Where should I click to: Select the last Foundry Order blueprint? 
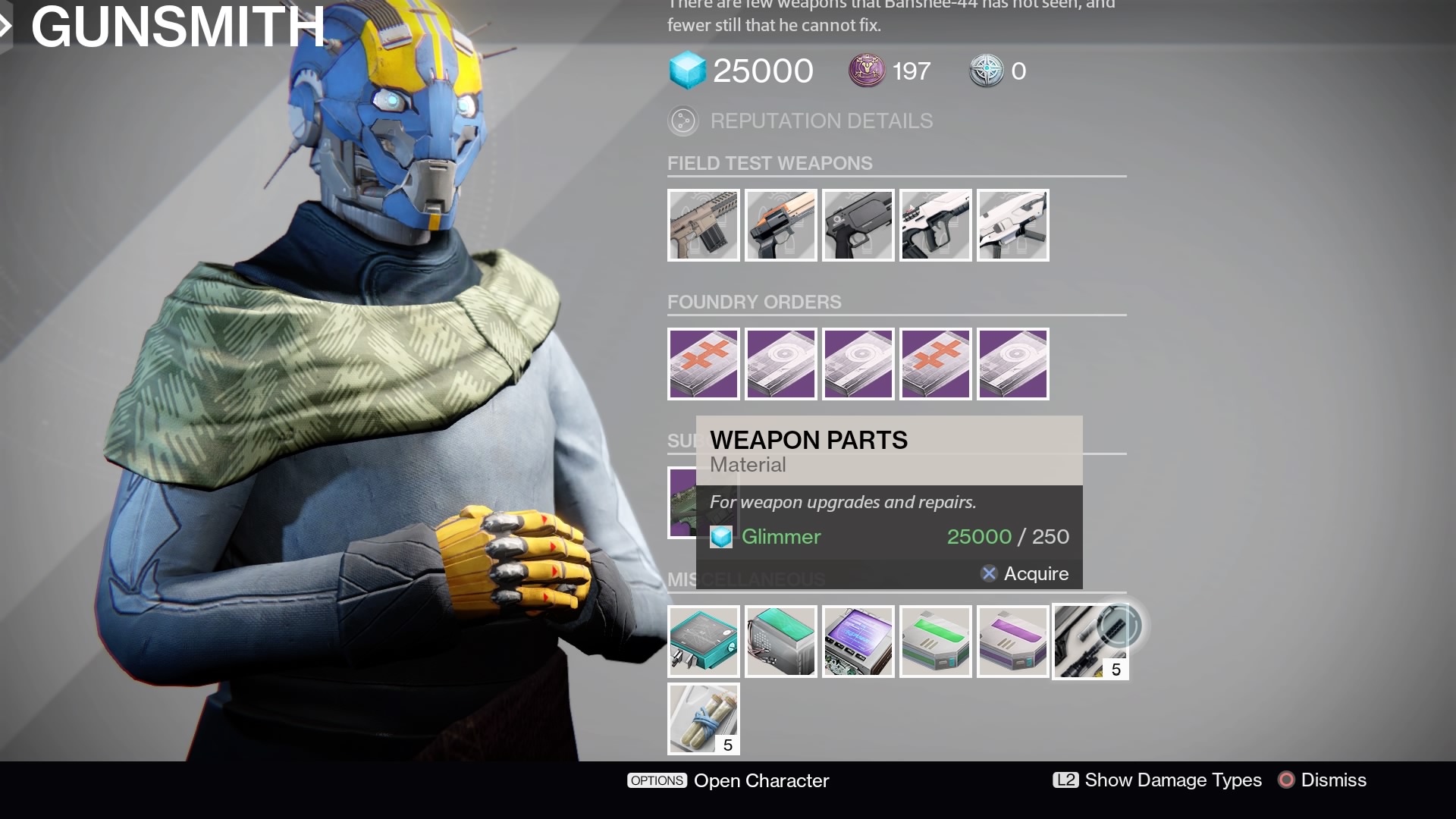click(1012, 364)
